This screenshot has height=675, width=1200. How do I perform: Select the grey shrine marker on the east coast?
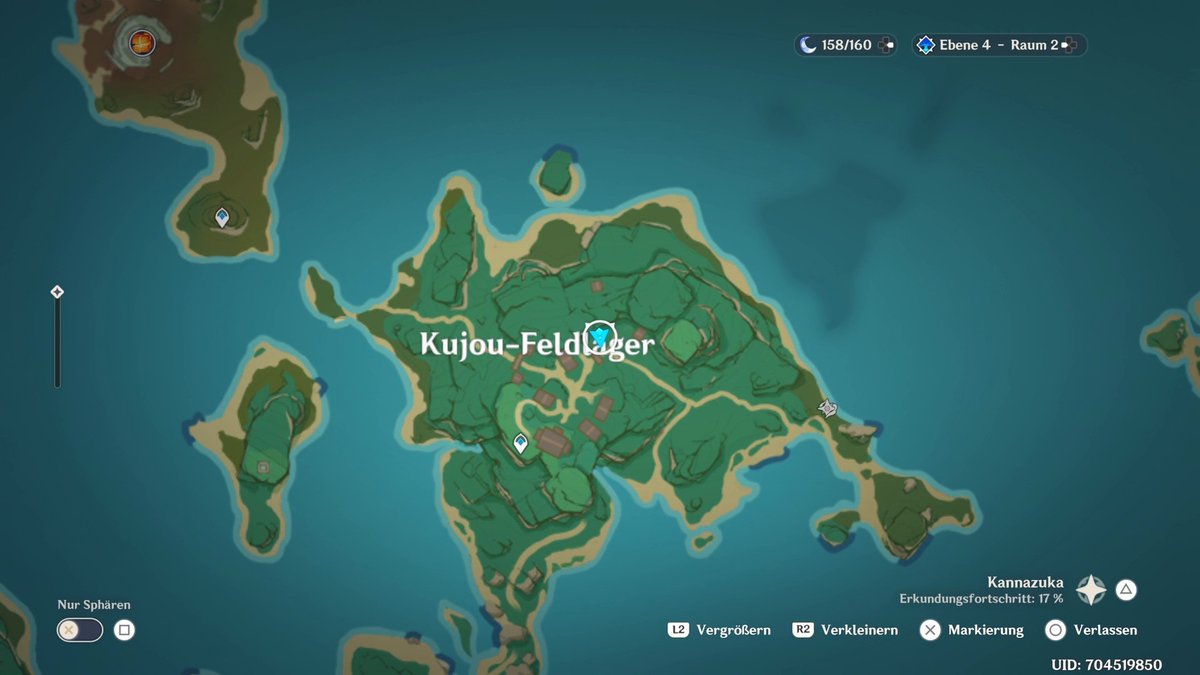[827, 408]
